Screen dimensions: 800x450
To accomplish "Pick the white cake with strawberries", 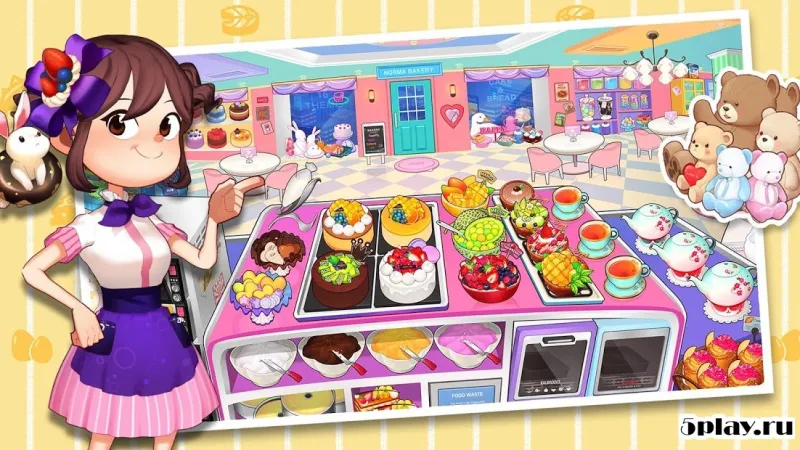I will [407, 275].
